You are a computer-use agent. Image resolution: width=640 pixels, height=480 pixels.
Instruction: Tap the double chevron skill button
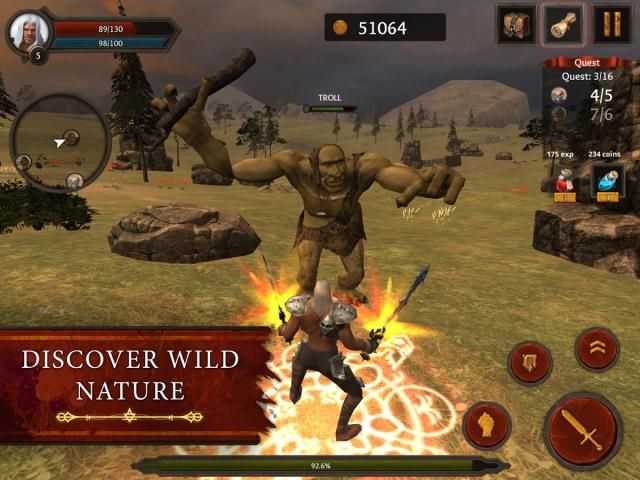[x=597, y=348]
